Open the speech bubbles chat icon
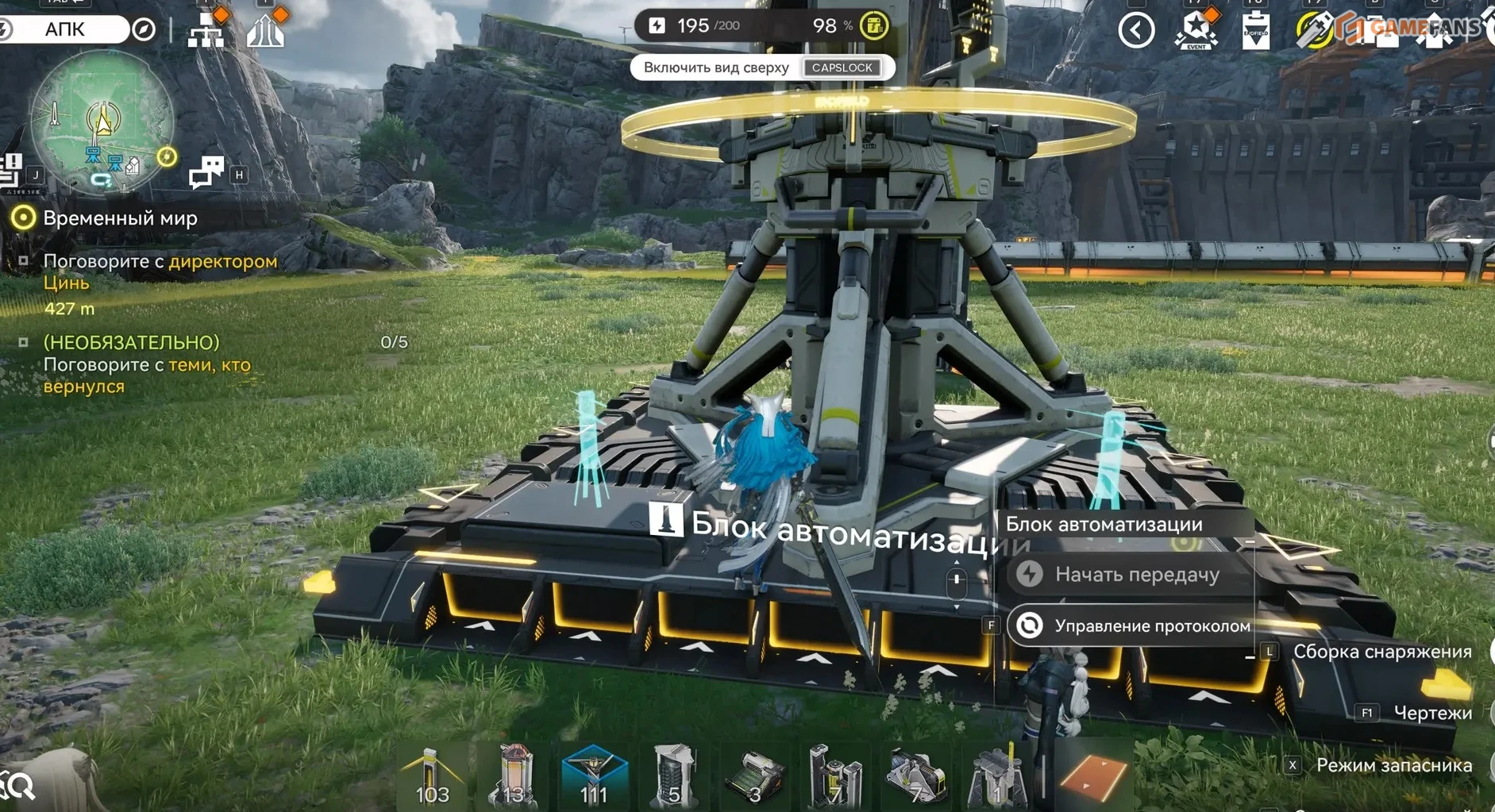 click(206, 171)
